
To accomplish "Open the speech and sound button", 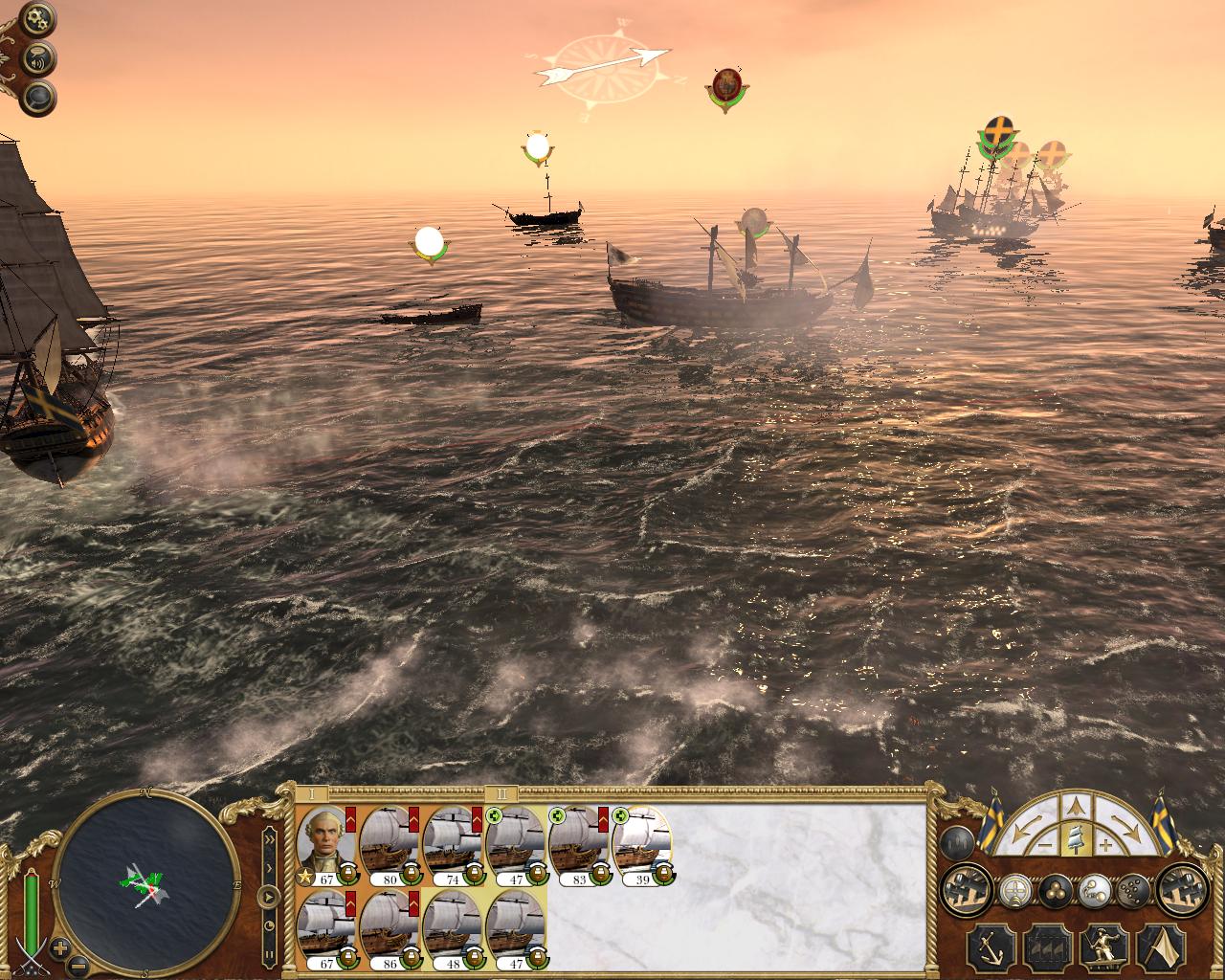I will tap(40, 57).
